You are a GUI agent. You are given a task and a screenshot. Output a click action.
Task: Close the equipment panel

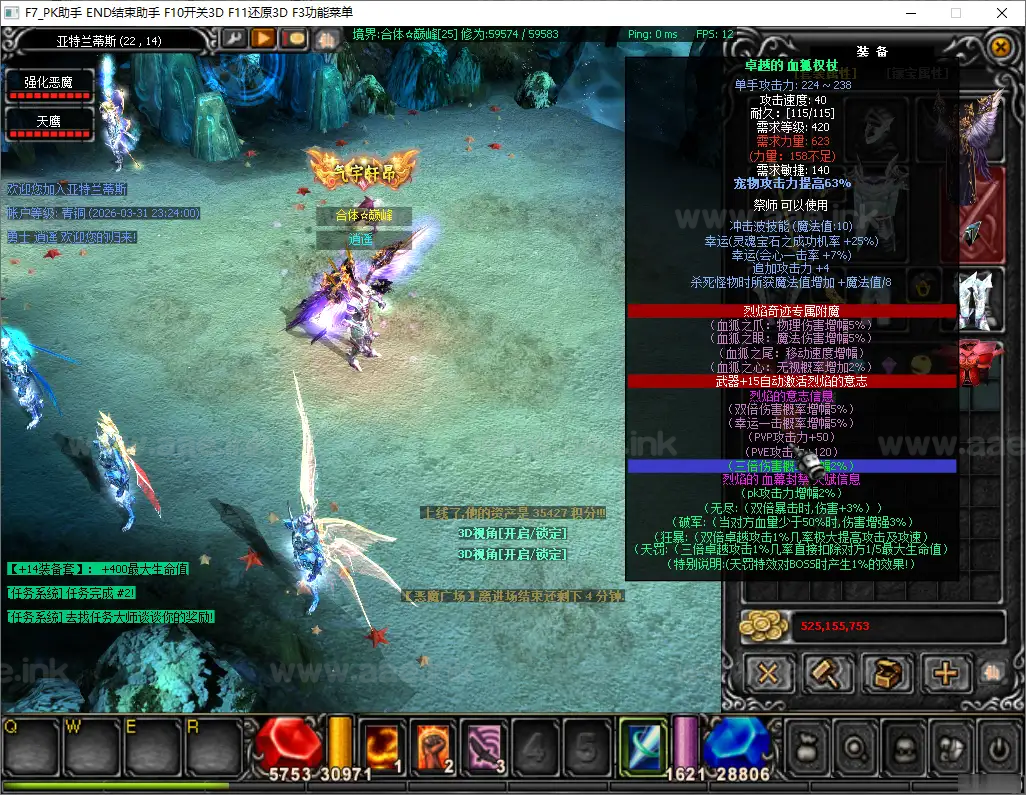coord(1000,46)
